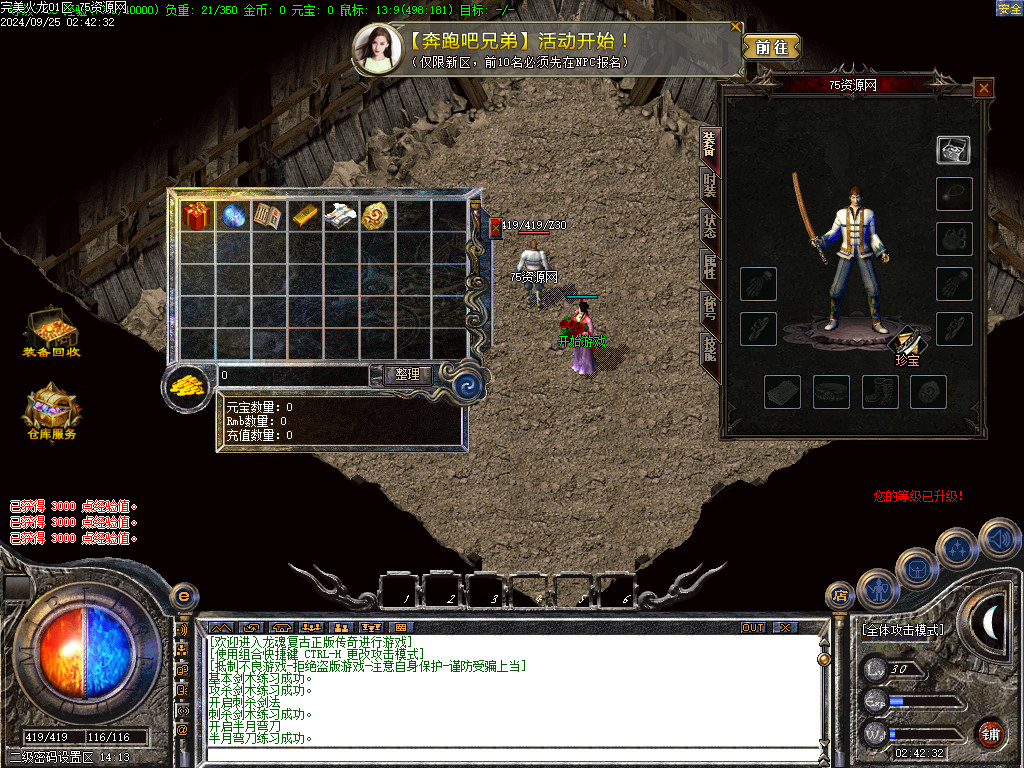Open 仓库服务 warehouse service

(x=51, y=412)
